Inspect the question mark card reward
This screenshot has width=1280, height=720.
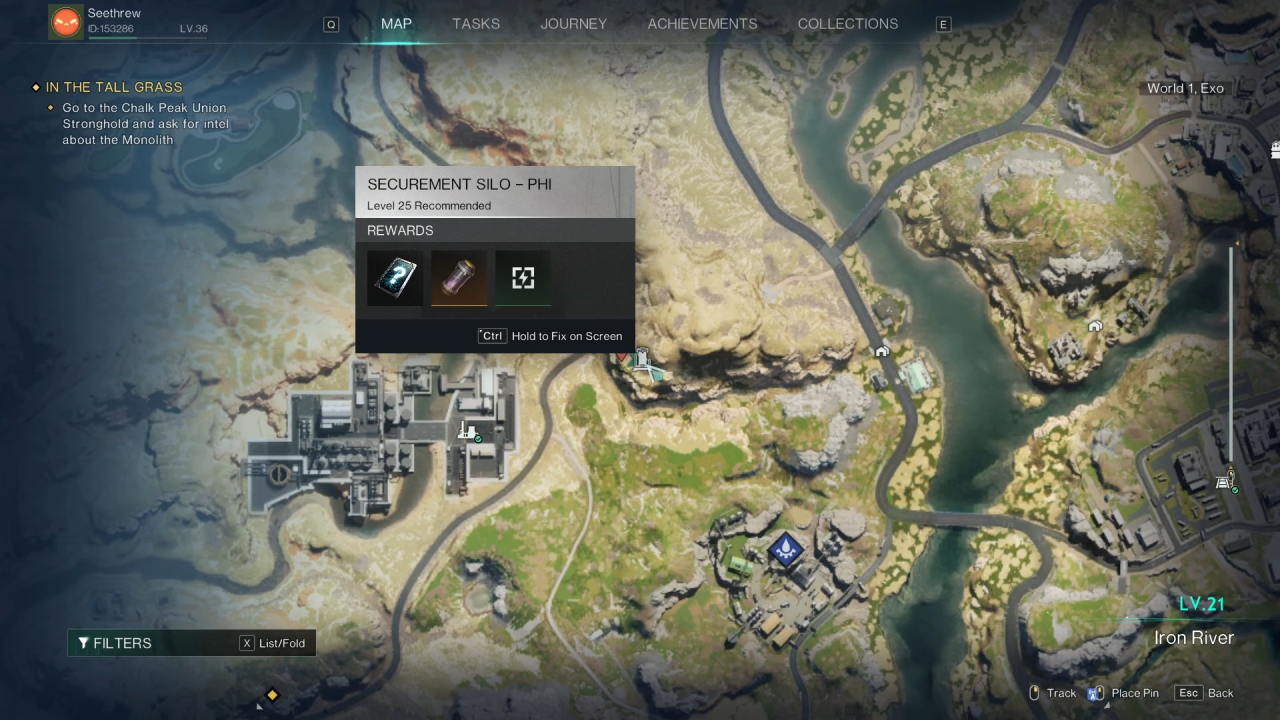click(395, 277)
